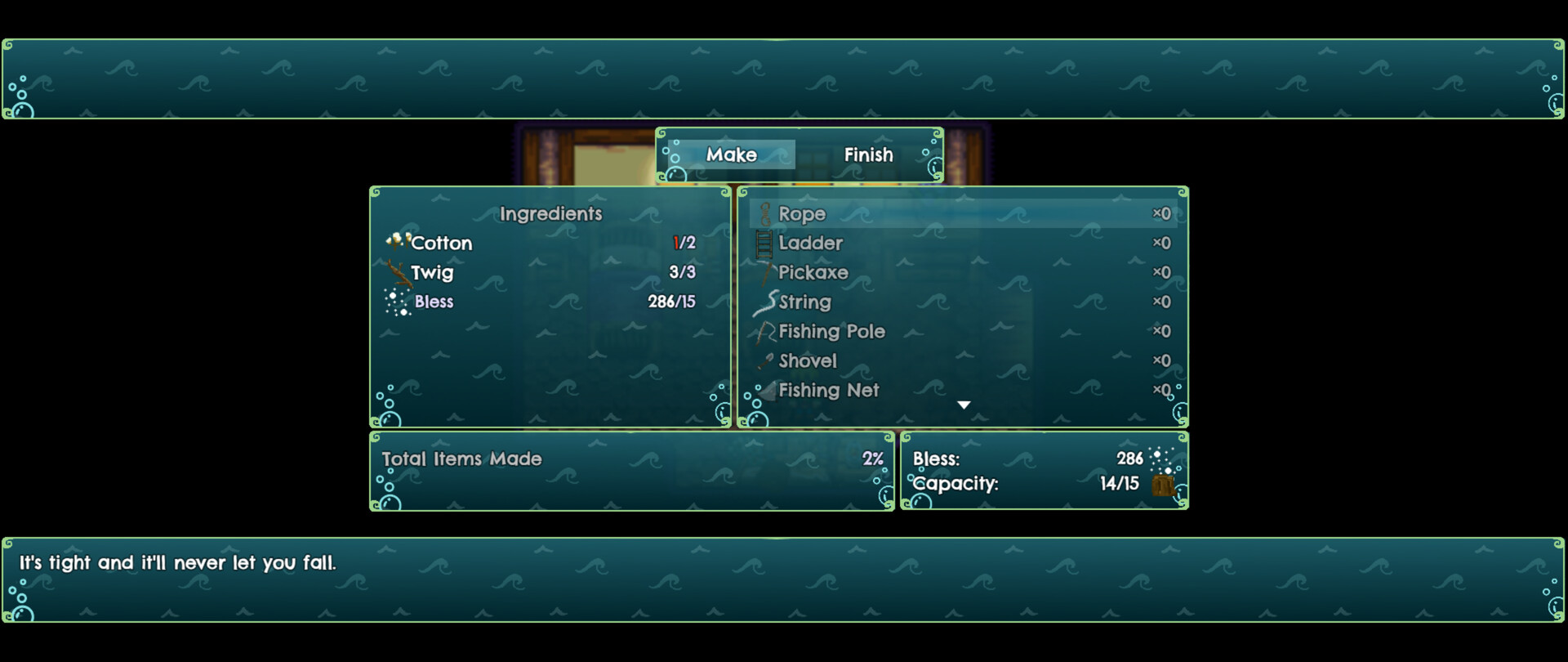The height and width of the screenshot is (662, 1568).
Task: Choose the Finish option
Action: coord(868,154)
